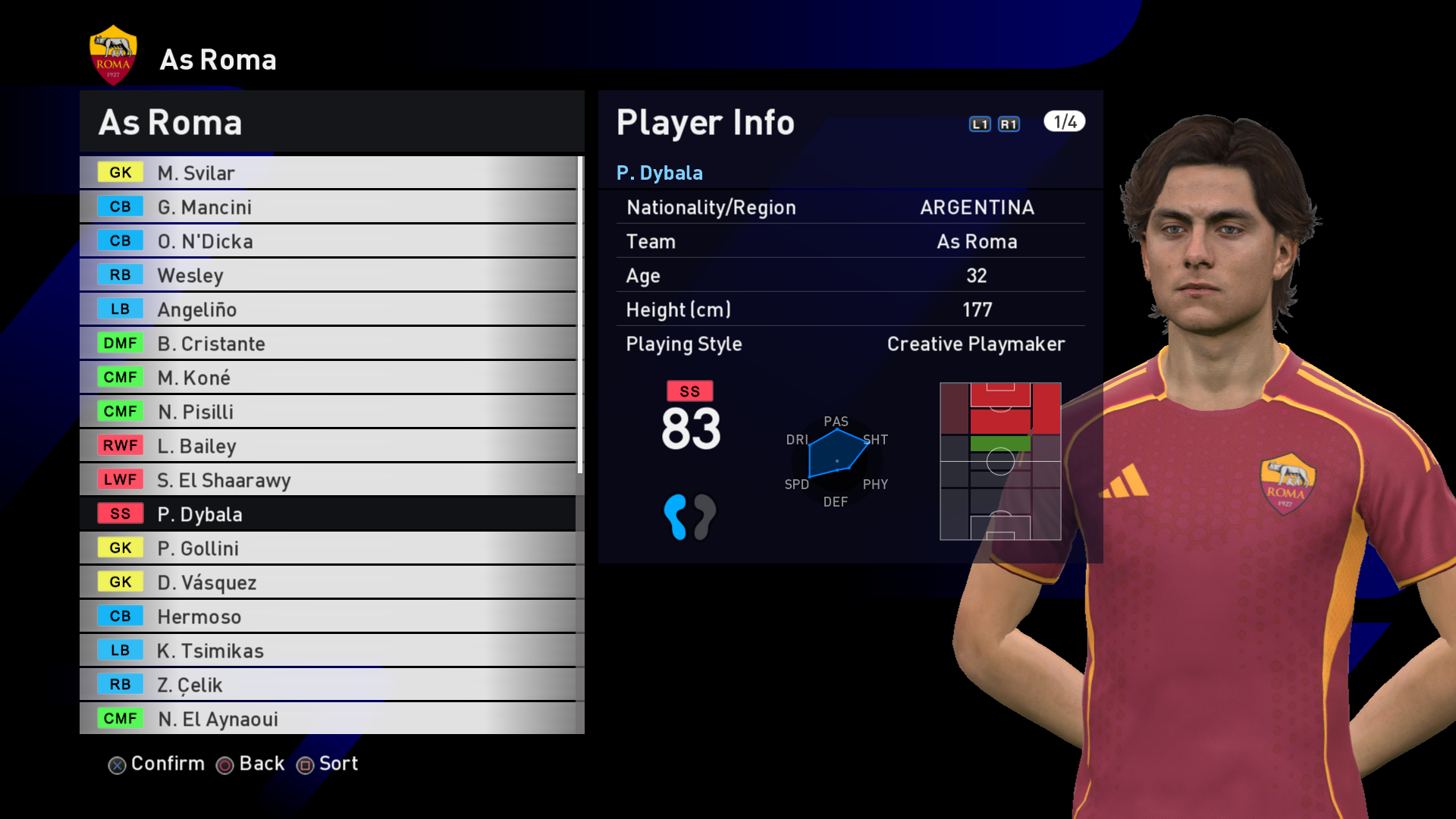Click the squad list scrollbar
Screen dimensions: 1456x819
[580, 315]
